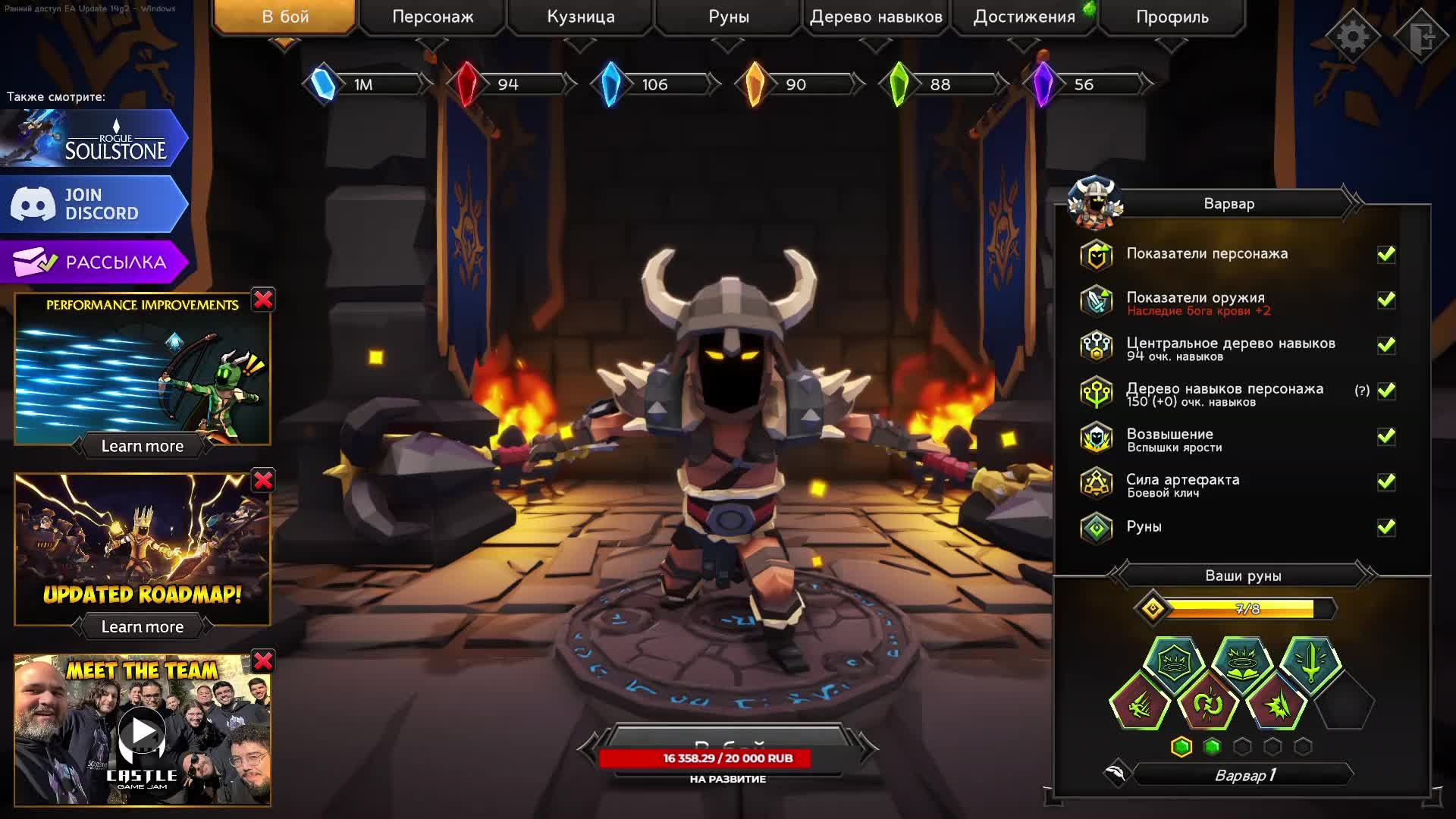Open Дерево навыков tab
The width and height of the screenshot is (1456, 819).
[876, 17]
